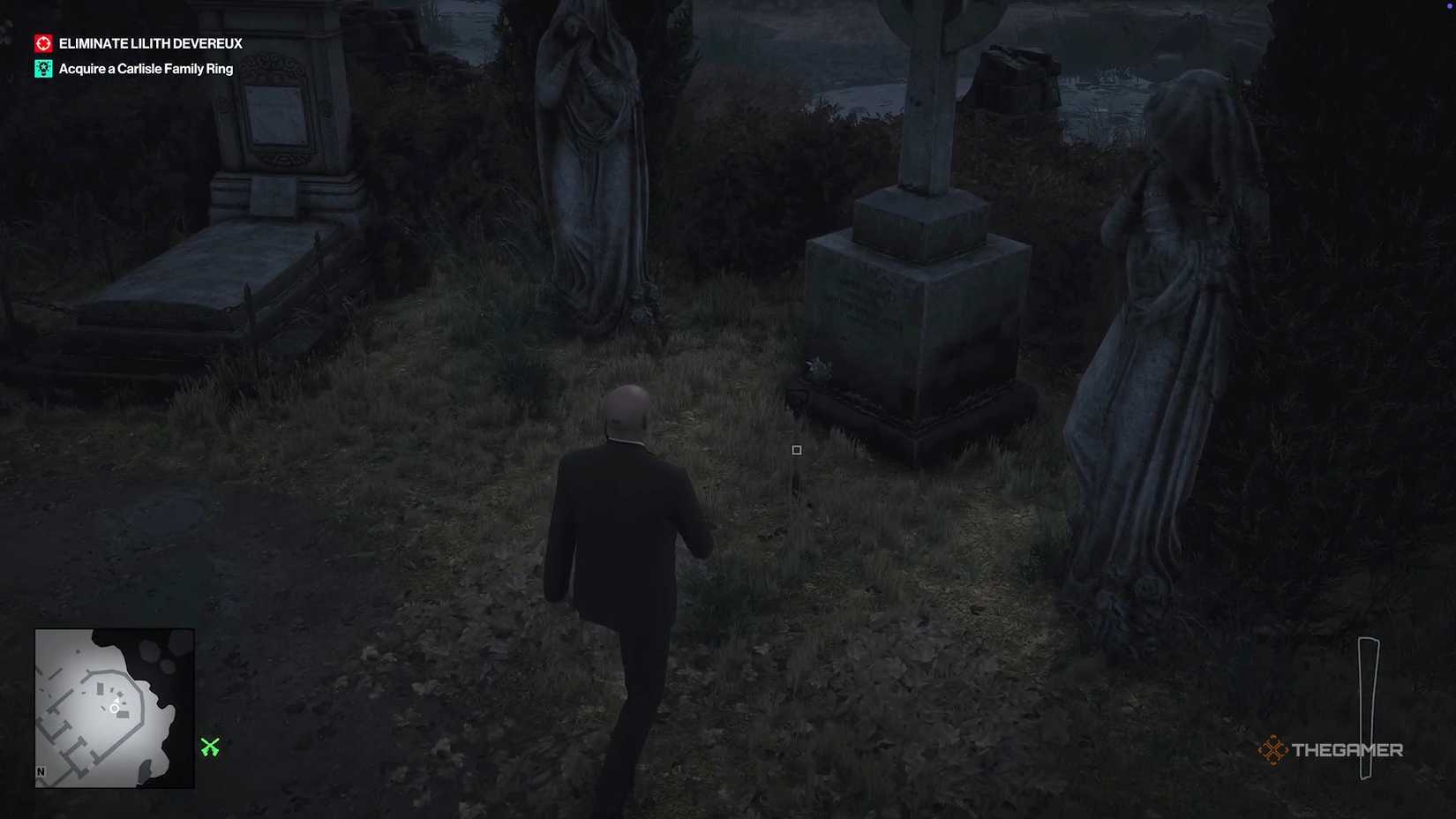
Task: Click the Acquire a Carlisle Family Ring objective
Action: [145, 68]
